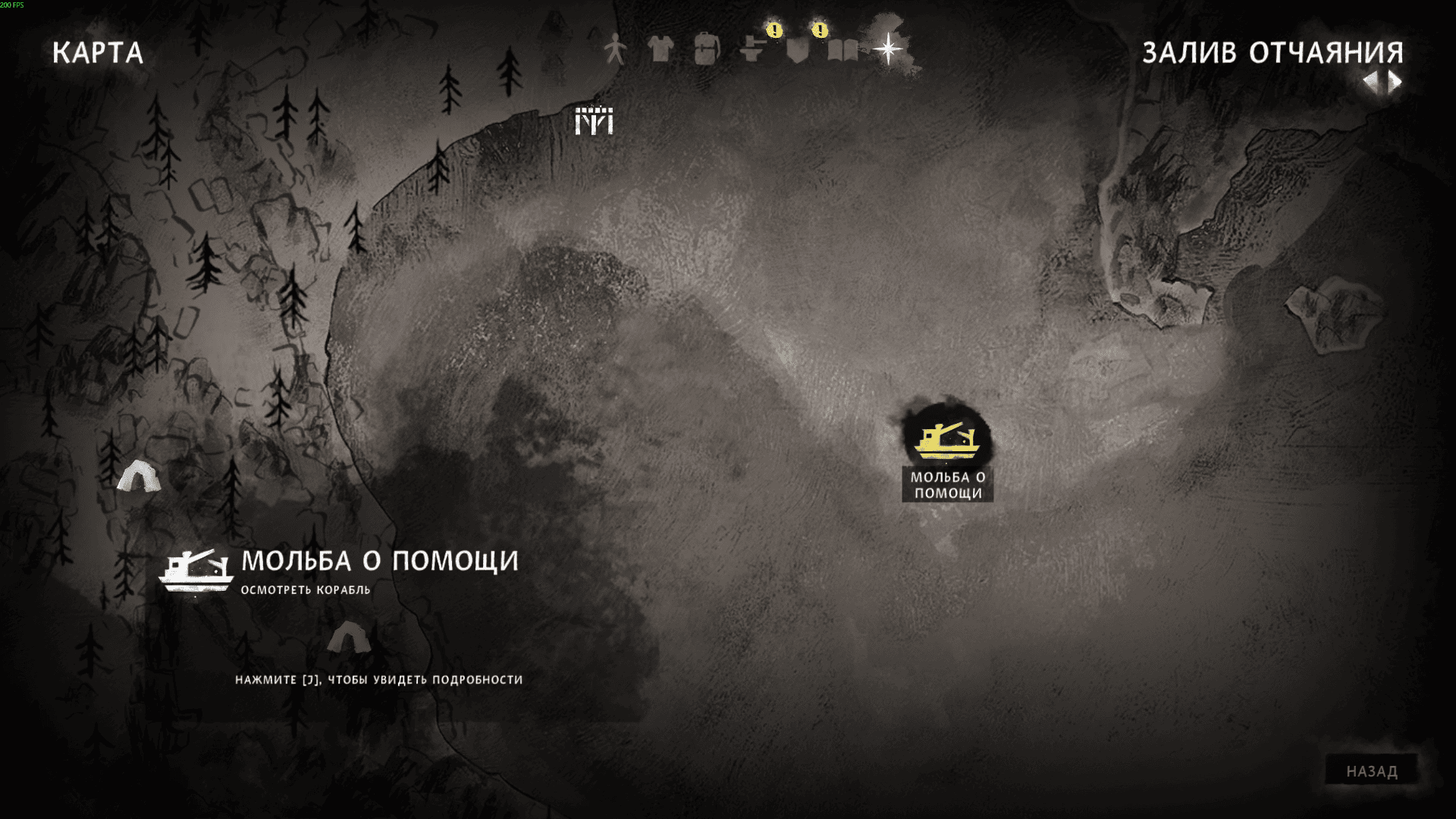Show the next region map with right arrow
This screenshot has width=1456, height=819.
[1395, 82]
